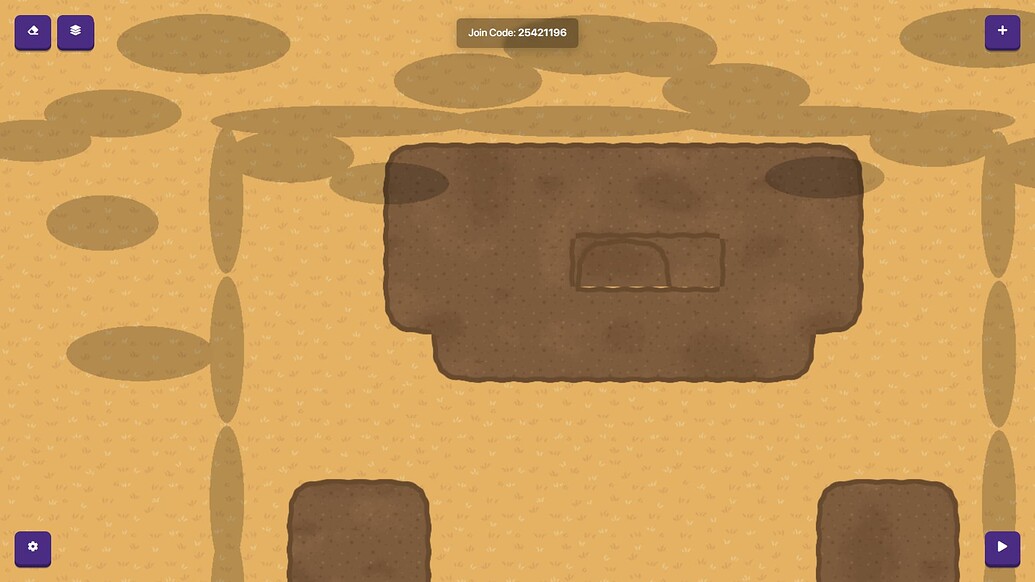Image resolution: width=1035 pixels, height=582 pixels.
Task: Open the gear settings menu
Action: [x=32, y=548]
